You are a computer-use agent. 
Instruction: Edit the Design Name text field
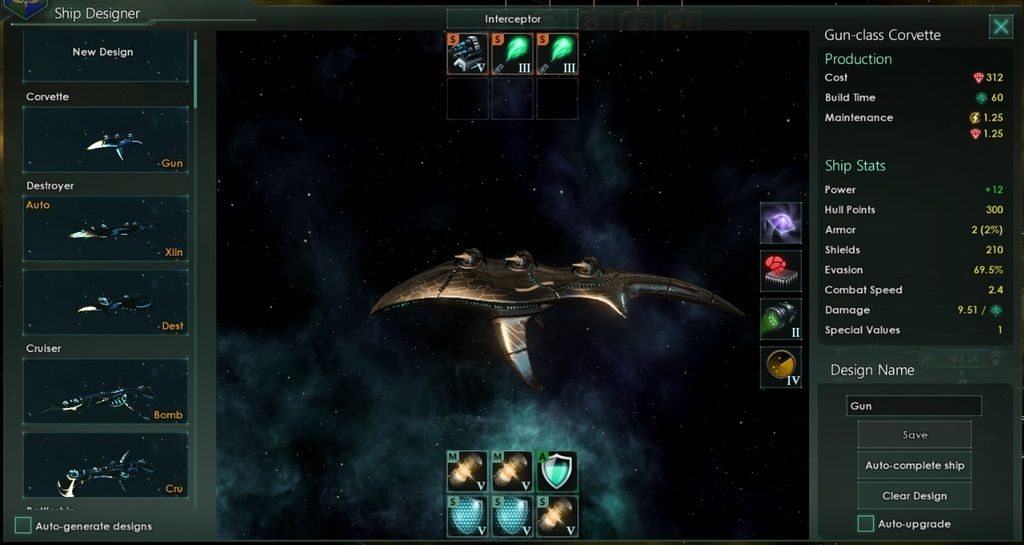pos(914,406)
